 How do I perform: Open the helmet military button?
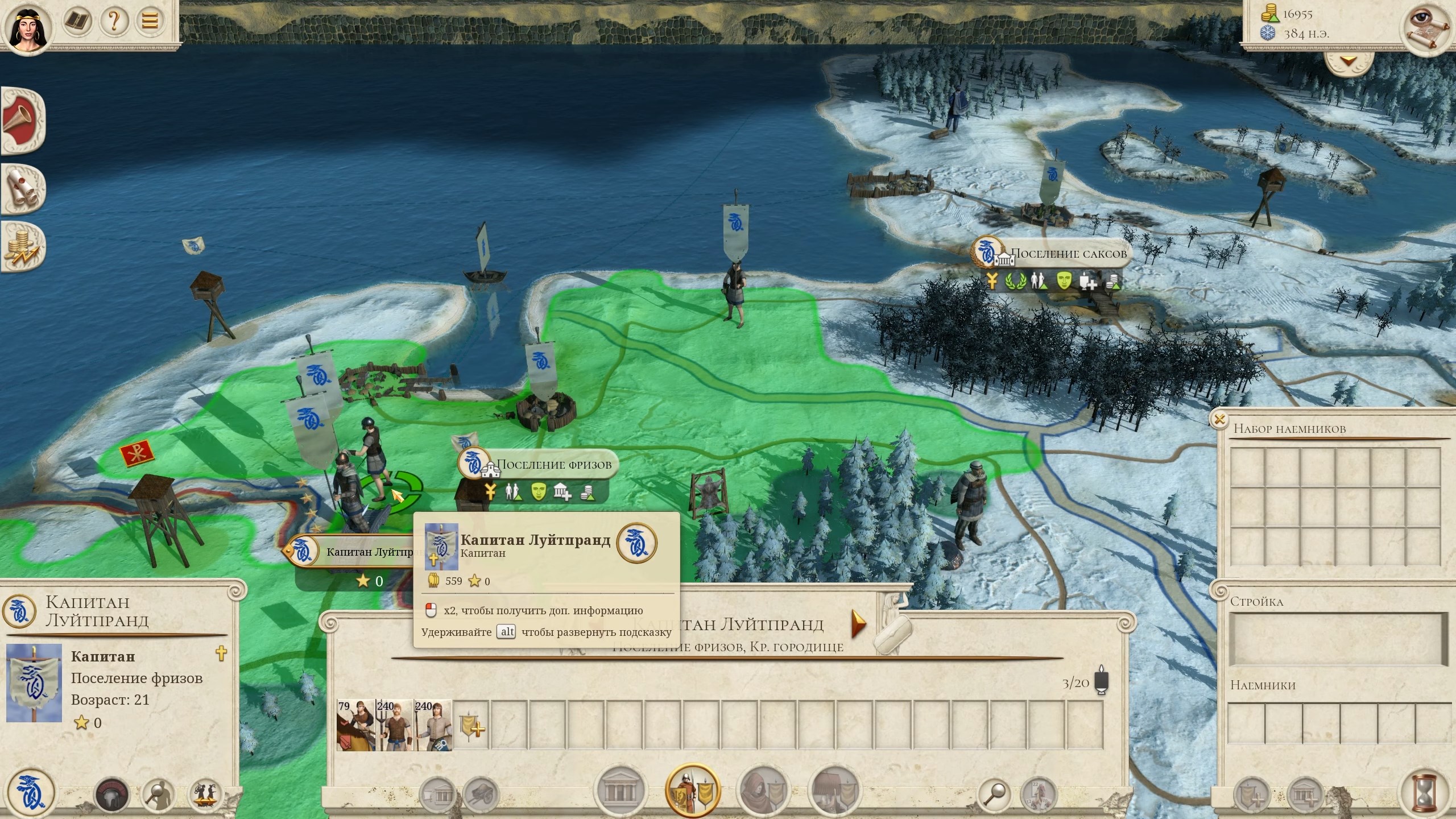111,794
